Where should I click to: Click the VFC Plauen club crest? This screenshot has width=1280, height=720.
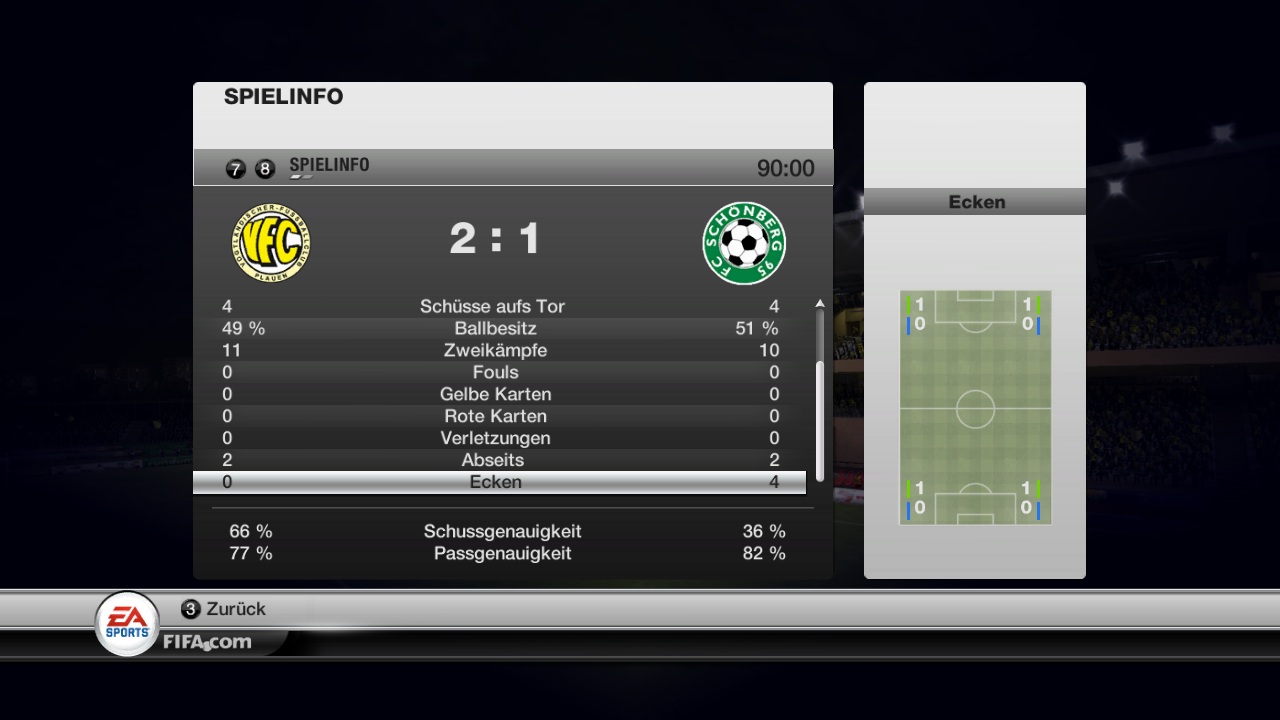tap(271, 243)
